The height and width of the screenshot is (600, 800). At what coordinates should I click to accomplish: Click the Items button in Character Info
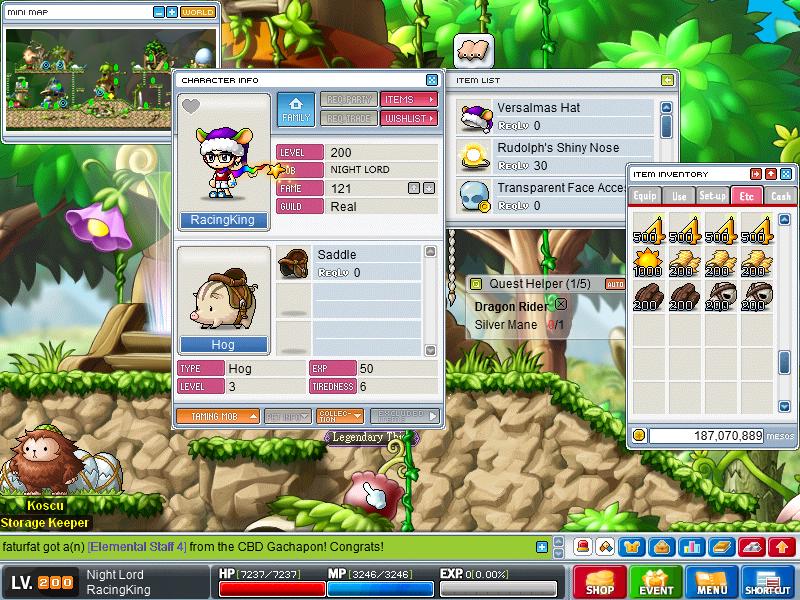tap(408, 100)
